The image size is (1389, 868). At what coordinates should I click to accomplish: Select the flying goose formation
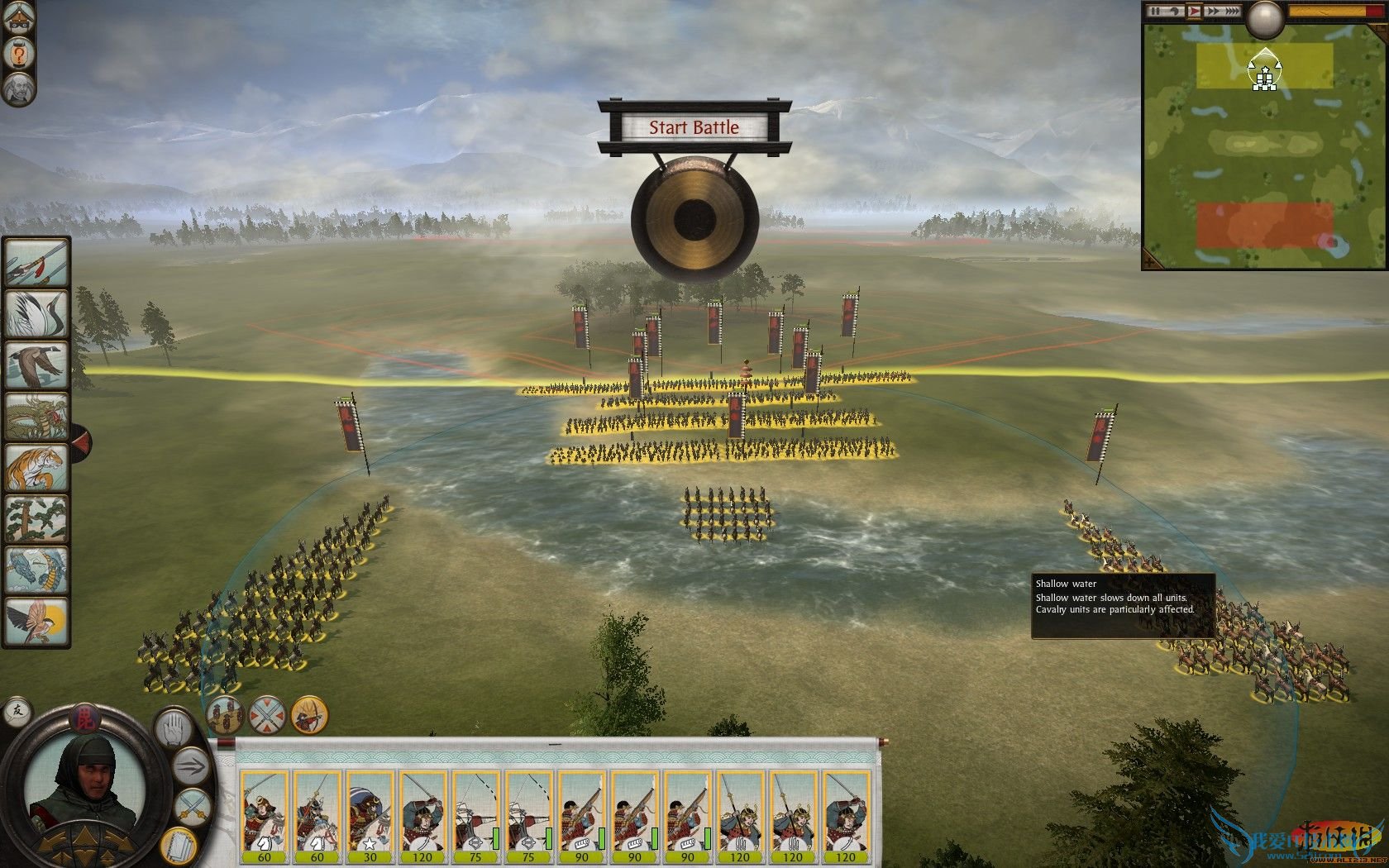click(36, 365)
